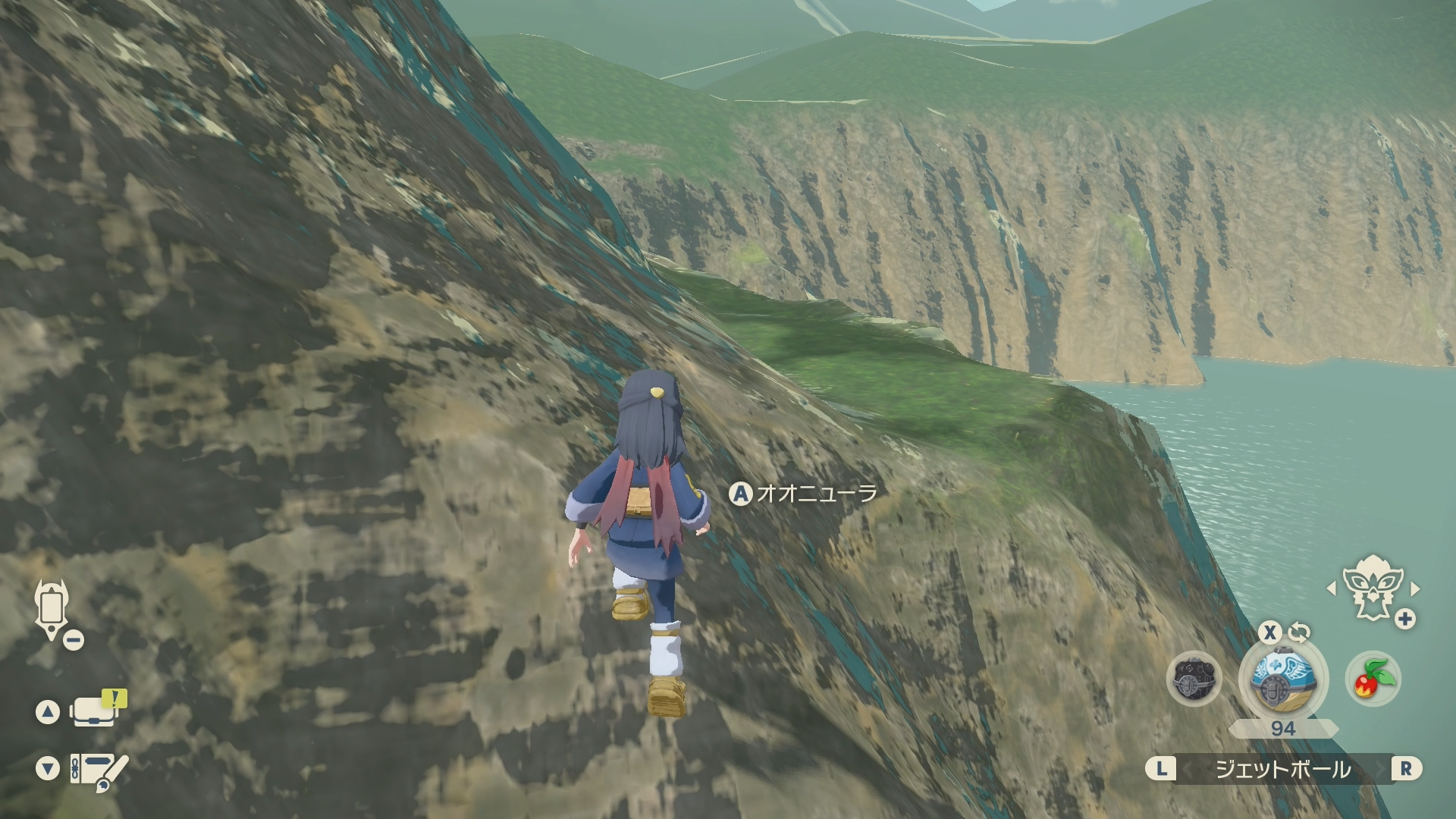Select the dark Gigaton Ball slot
The width and height of the screenshot is (1456, 819).
click(1194, 678)
